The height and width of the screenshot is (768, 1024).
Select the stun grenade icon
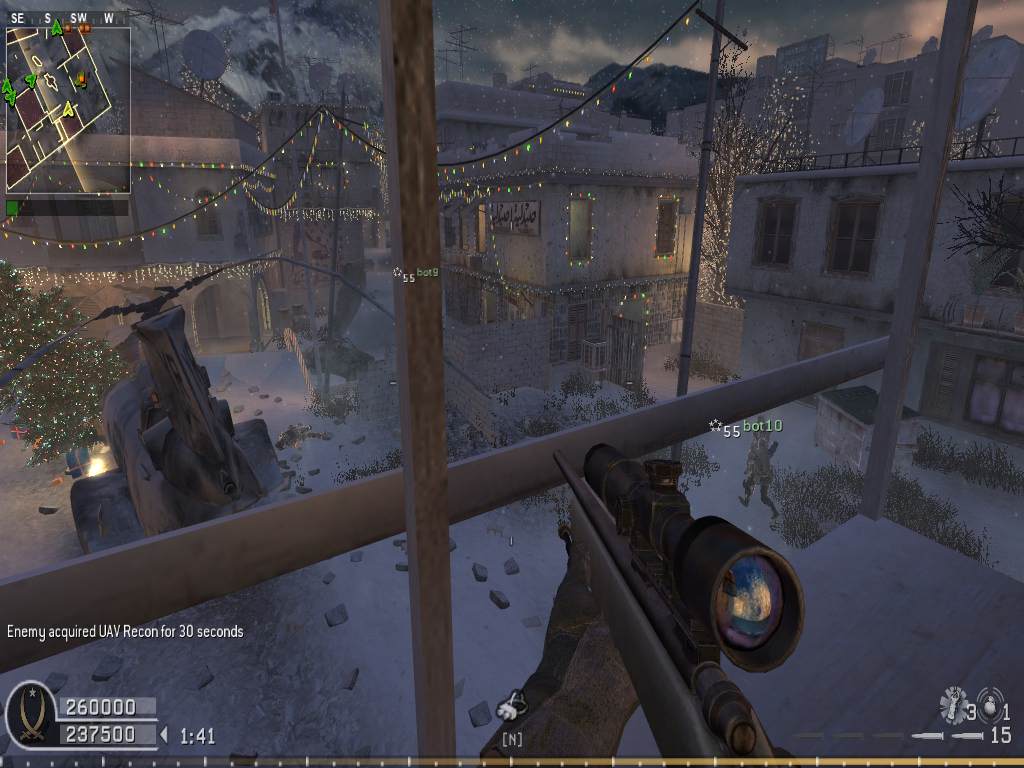tap(952, 706)
